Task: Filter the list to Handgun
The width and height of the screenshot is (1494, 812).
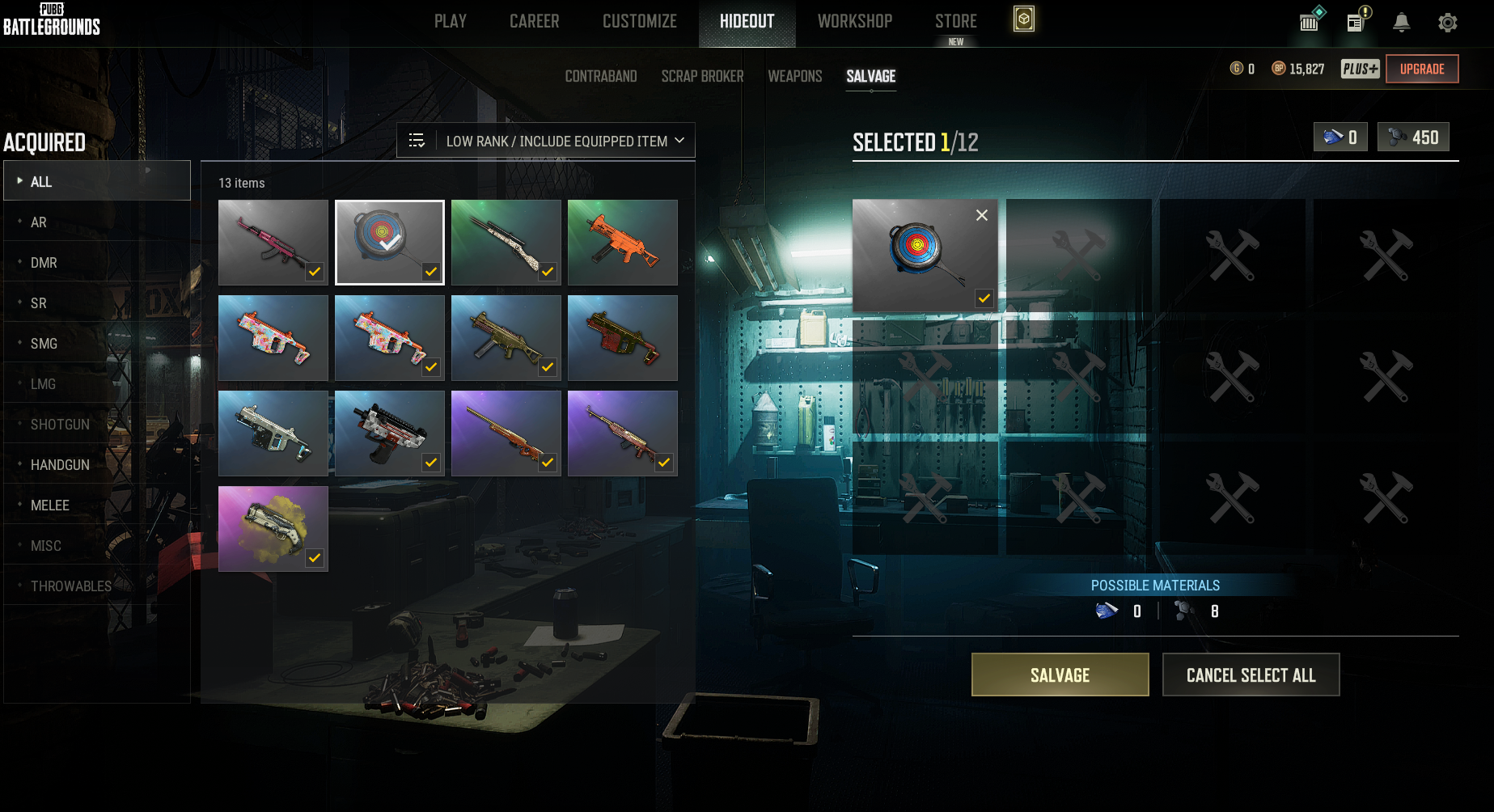Action: click(x=60, y=465)
